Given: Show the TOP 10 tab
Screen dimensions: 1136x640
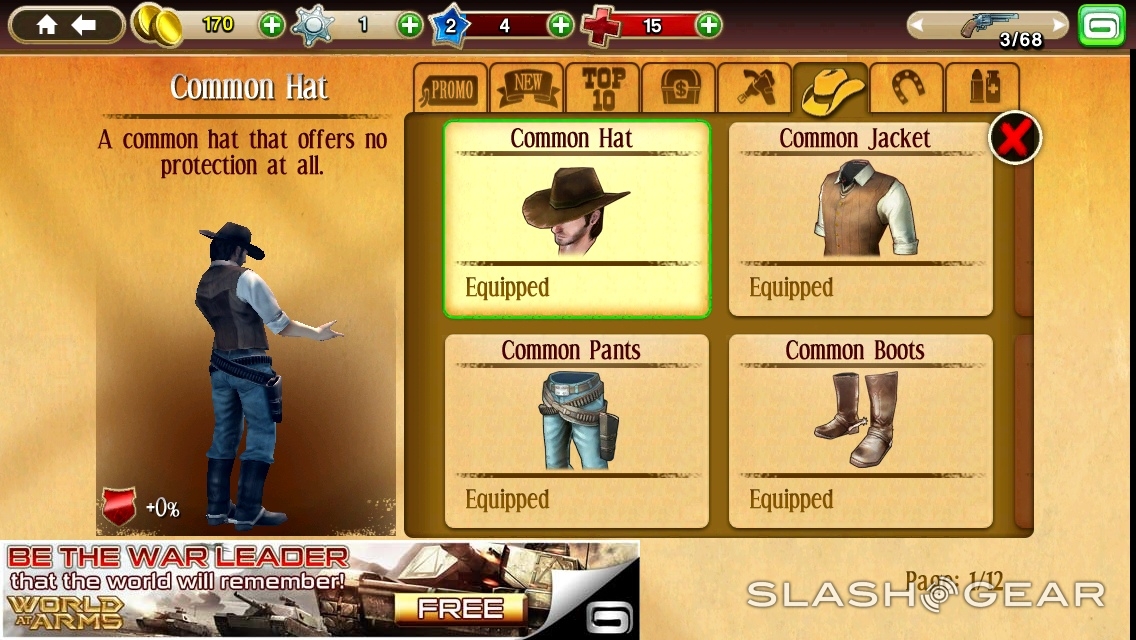Looking at the screenshot, I should point(603,90).
